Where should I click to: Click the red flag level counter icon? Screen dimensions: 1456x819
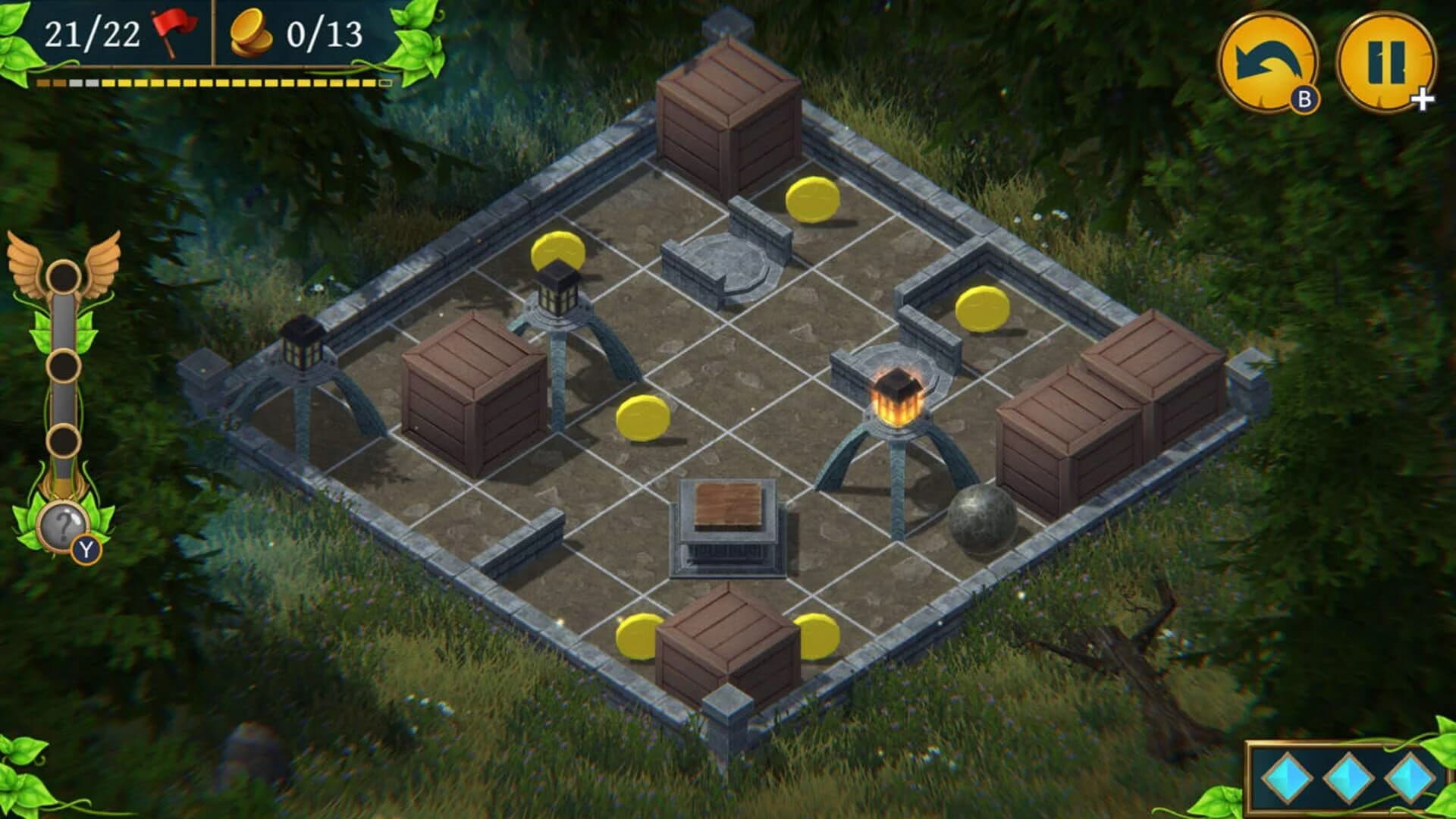coord(173,32)
